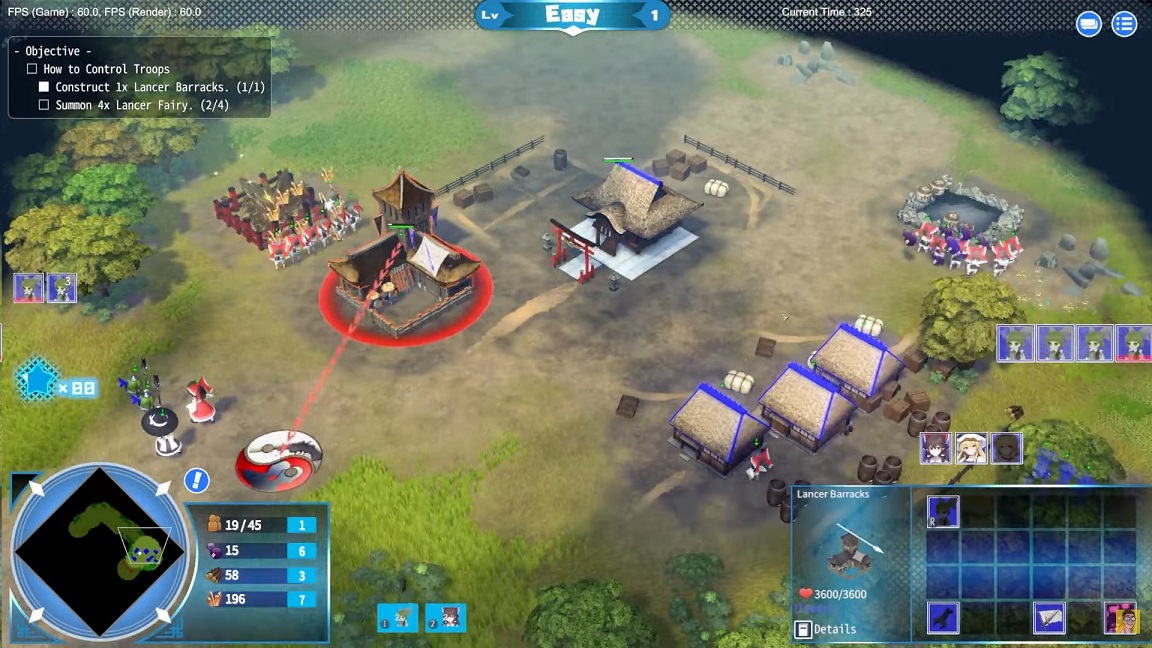Screen dimensions: 1152x648
Task: Click the Construct 1x Lancer Barracks objective
Action: pyautogui.click(x=150, y=87)
